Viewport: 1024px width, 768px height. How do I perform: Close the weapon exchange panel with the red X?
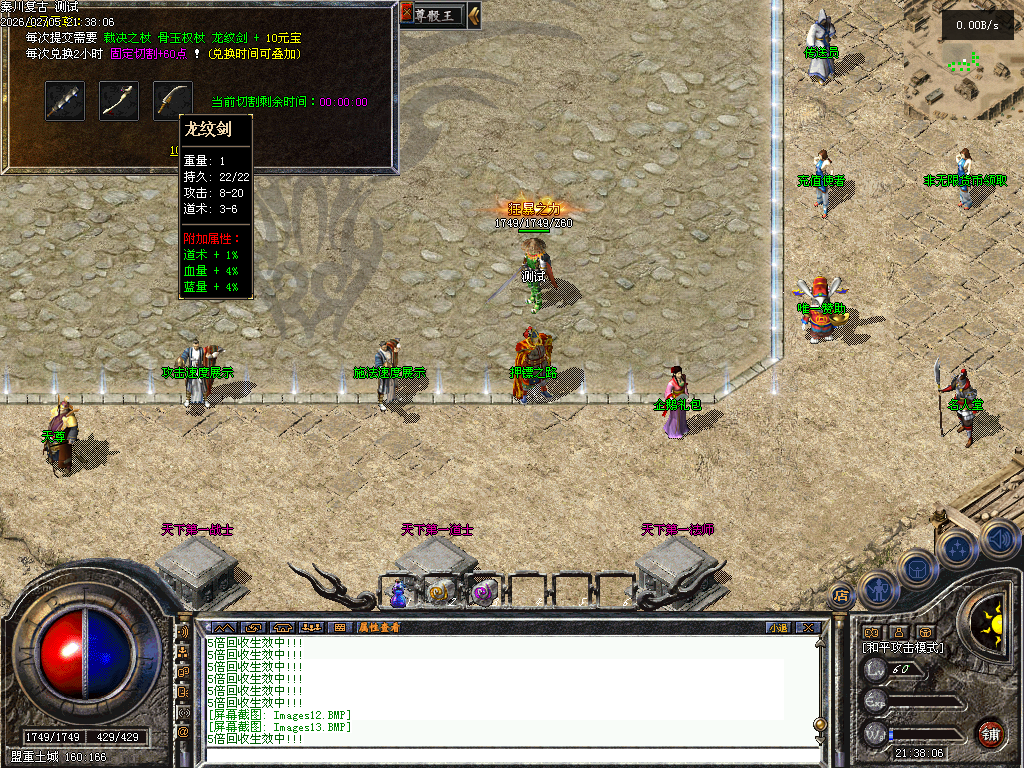[407, 14]
